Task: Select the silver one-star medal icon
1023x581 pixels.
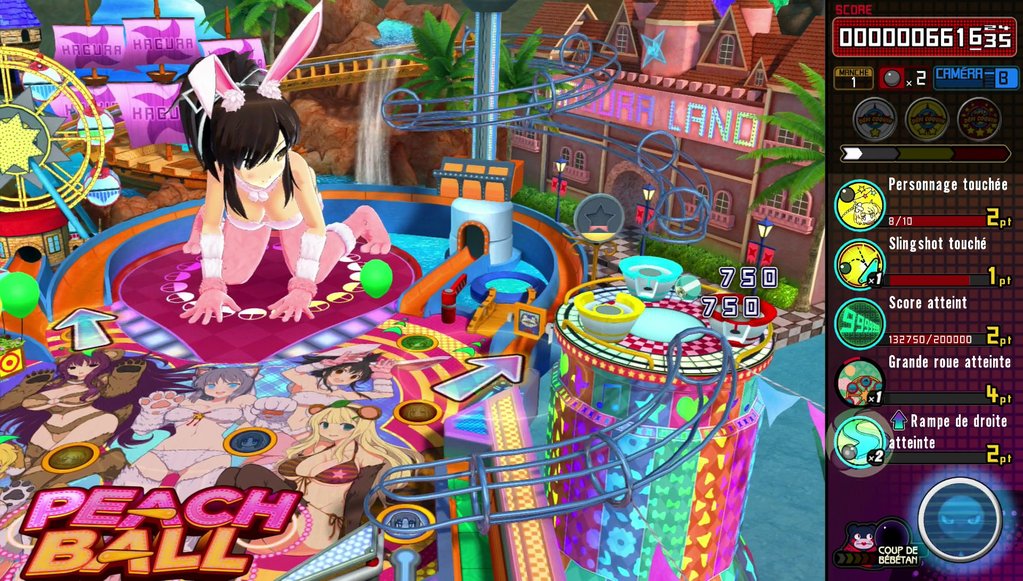Action: pyautogui.click(x=874, y=119)
